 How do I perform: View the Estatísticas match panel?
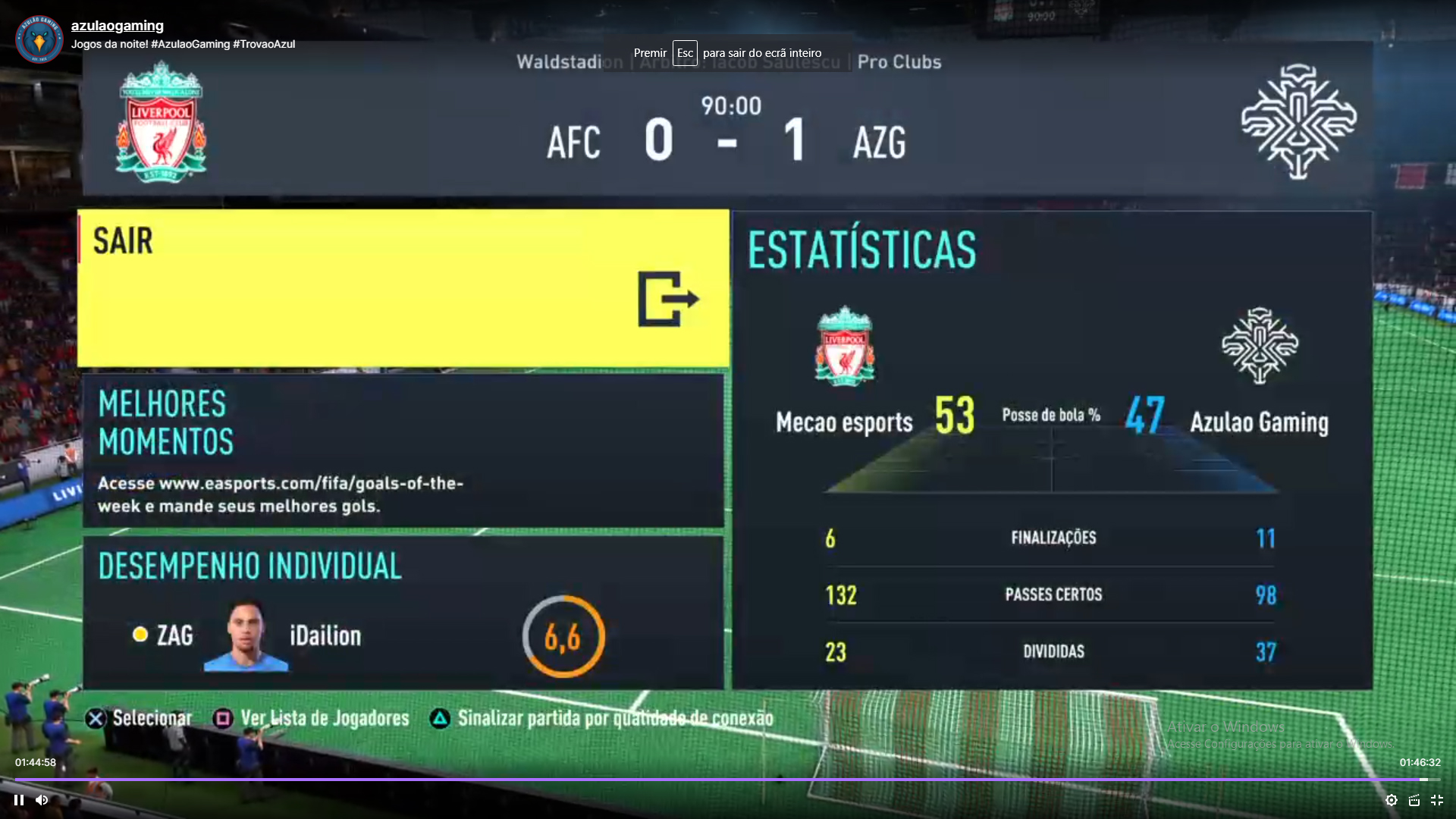point(1052,450)
